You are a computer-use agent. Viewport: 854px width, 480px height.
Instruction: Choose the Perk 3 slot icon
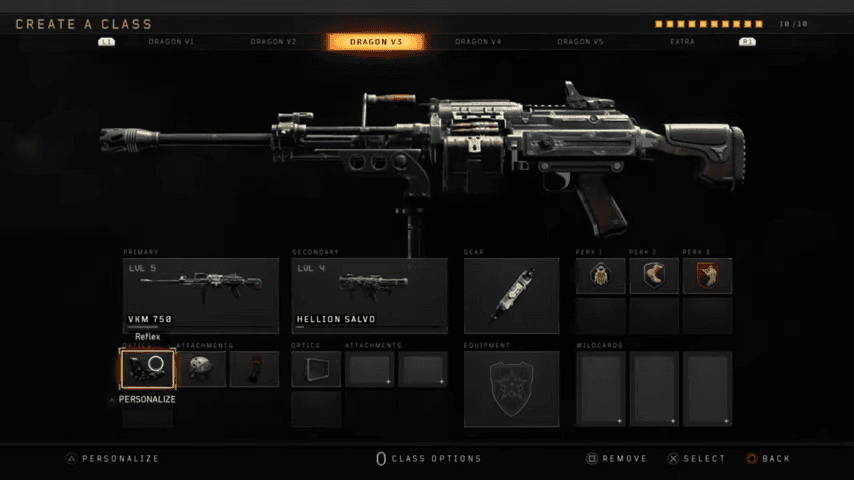click(707, 276)
